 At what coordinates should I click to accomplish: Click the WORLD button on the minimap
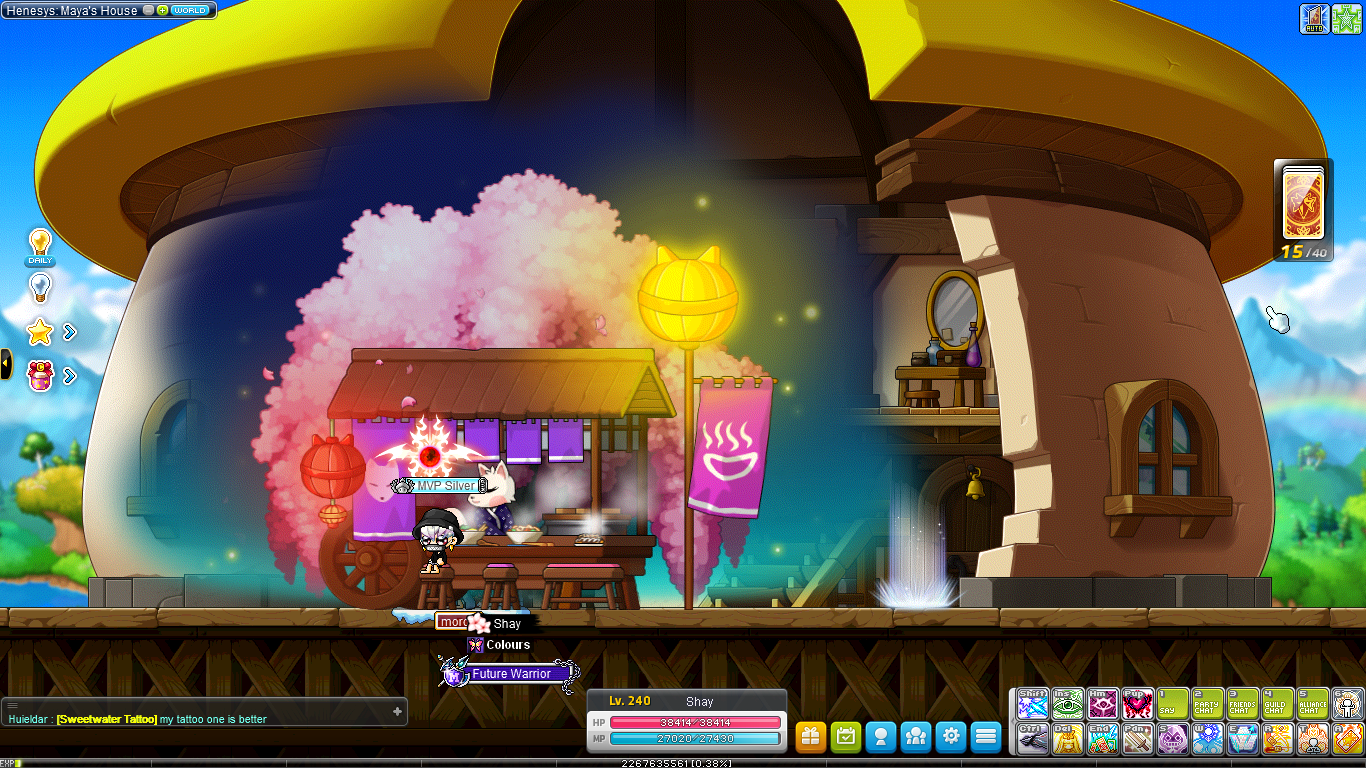tap(190, 11)
